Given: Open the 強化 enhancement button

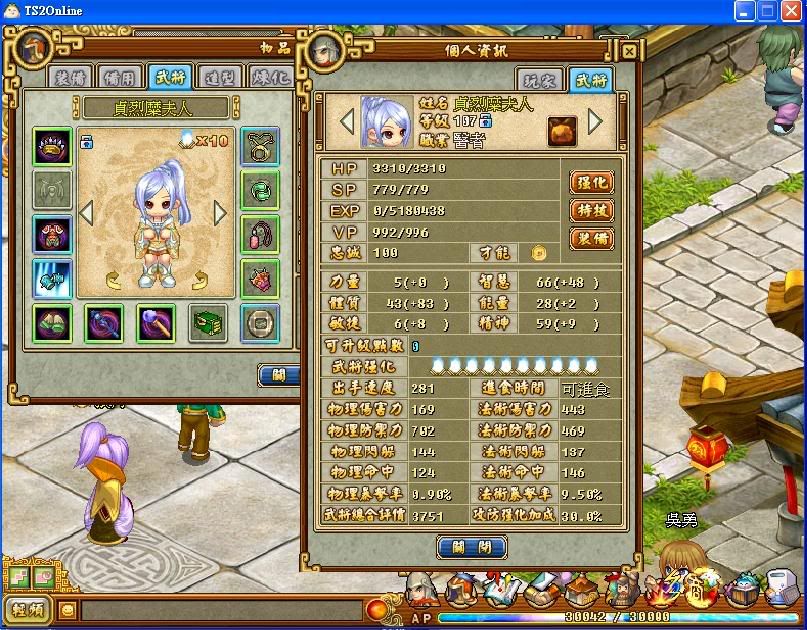Looking at the screenshot, I should tap(590, 182).
